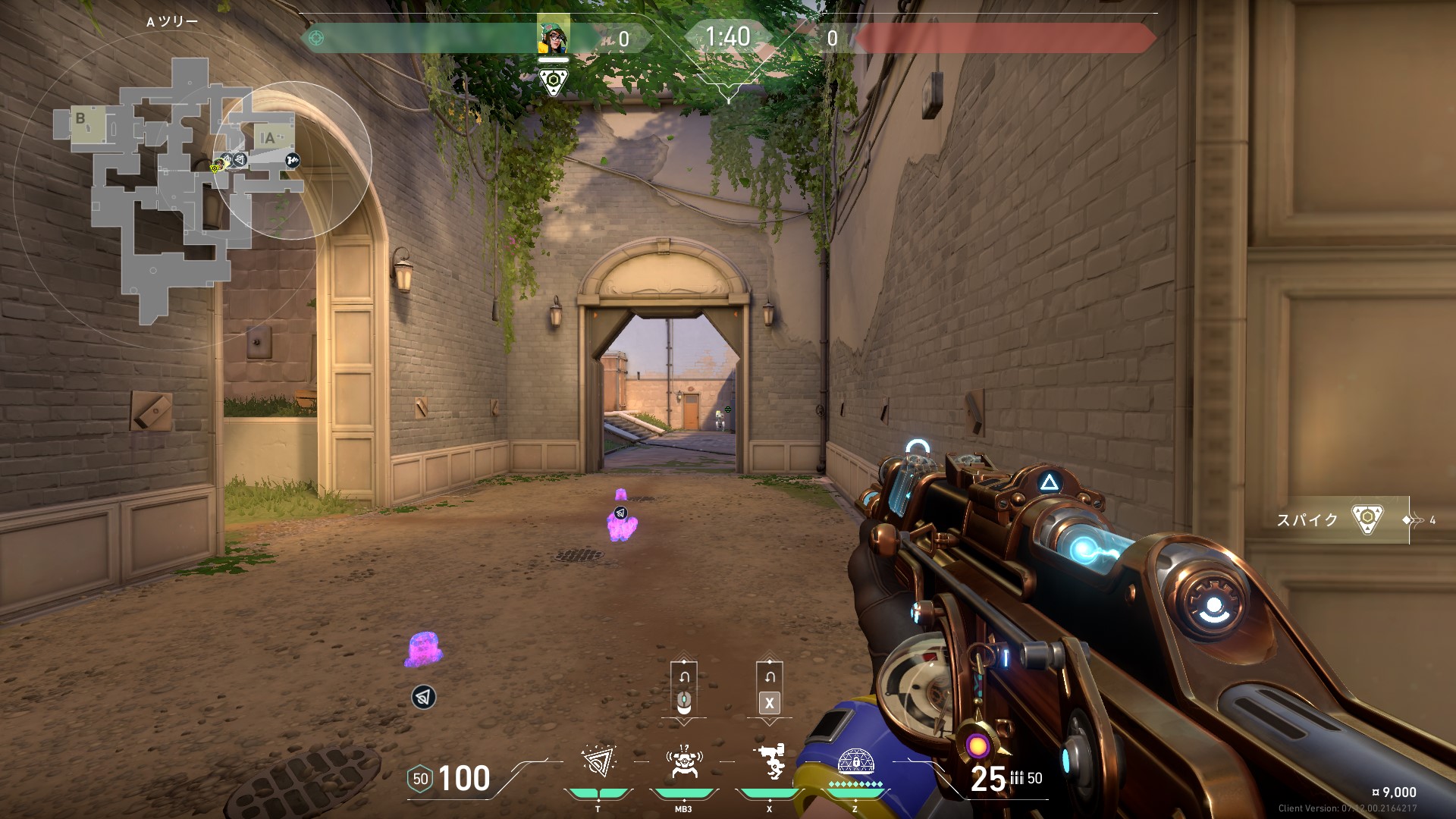Click the B site marker on minimap
The image size is (1456, 819).
coord(80,118)
